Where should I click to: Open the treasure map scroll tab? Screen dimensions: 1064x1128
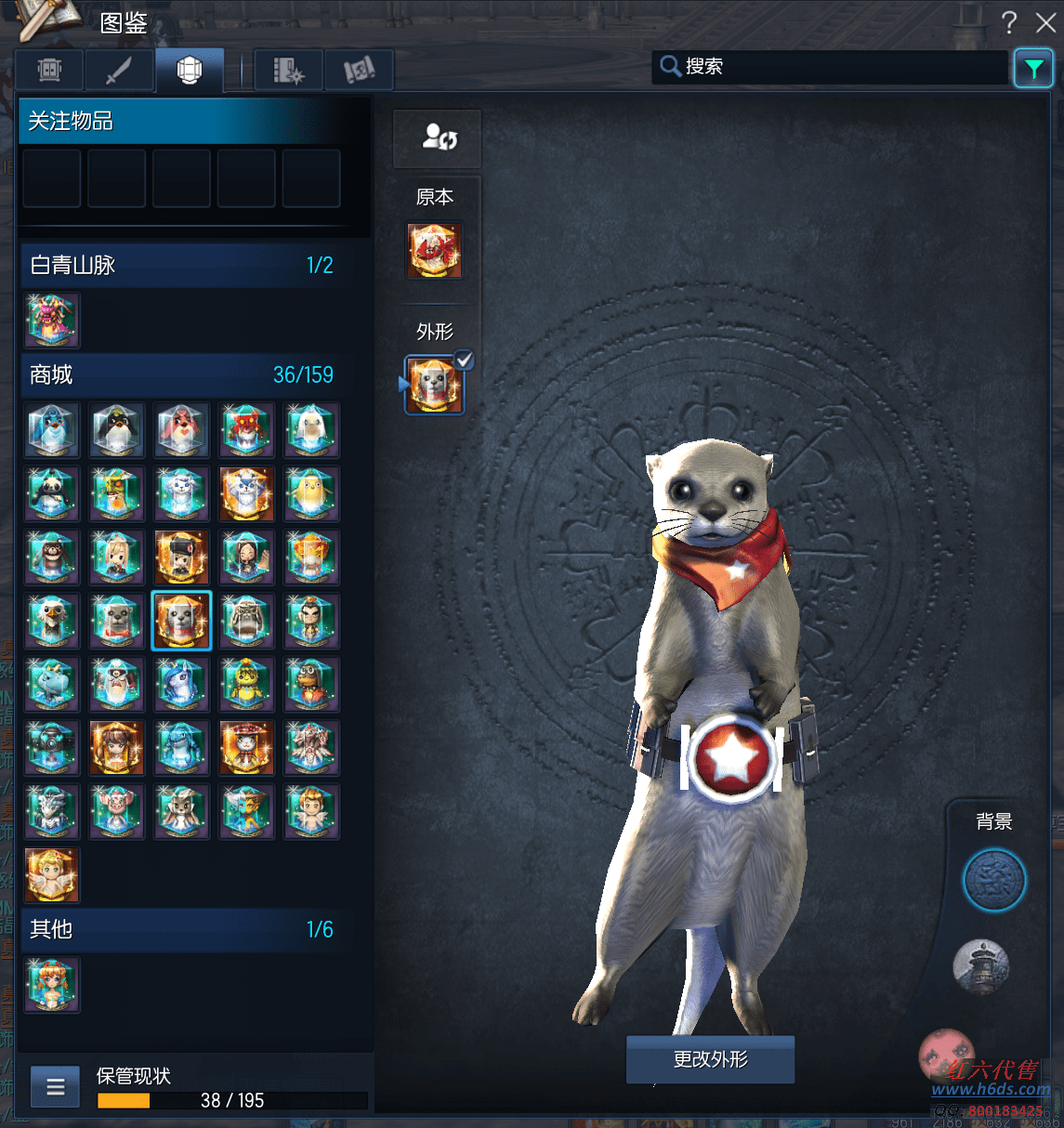[359, 70]
